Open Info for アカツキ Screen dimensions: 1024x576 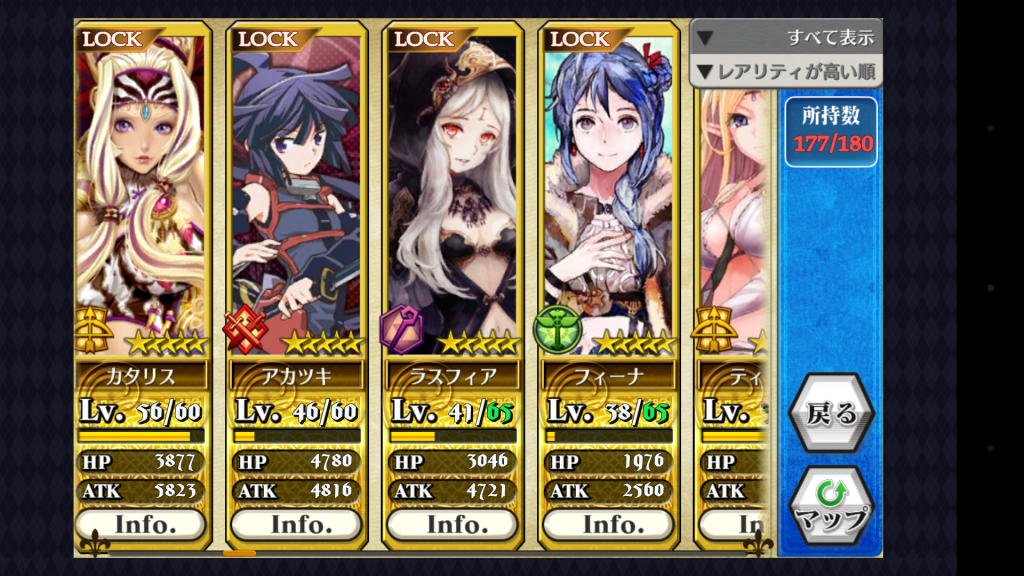tap(296, 524)
